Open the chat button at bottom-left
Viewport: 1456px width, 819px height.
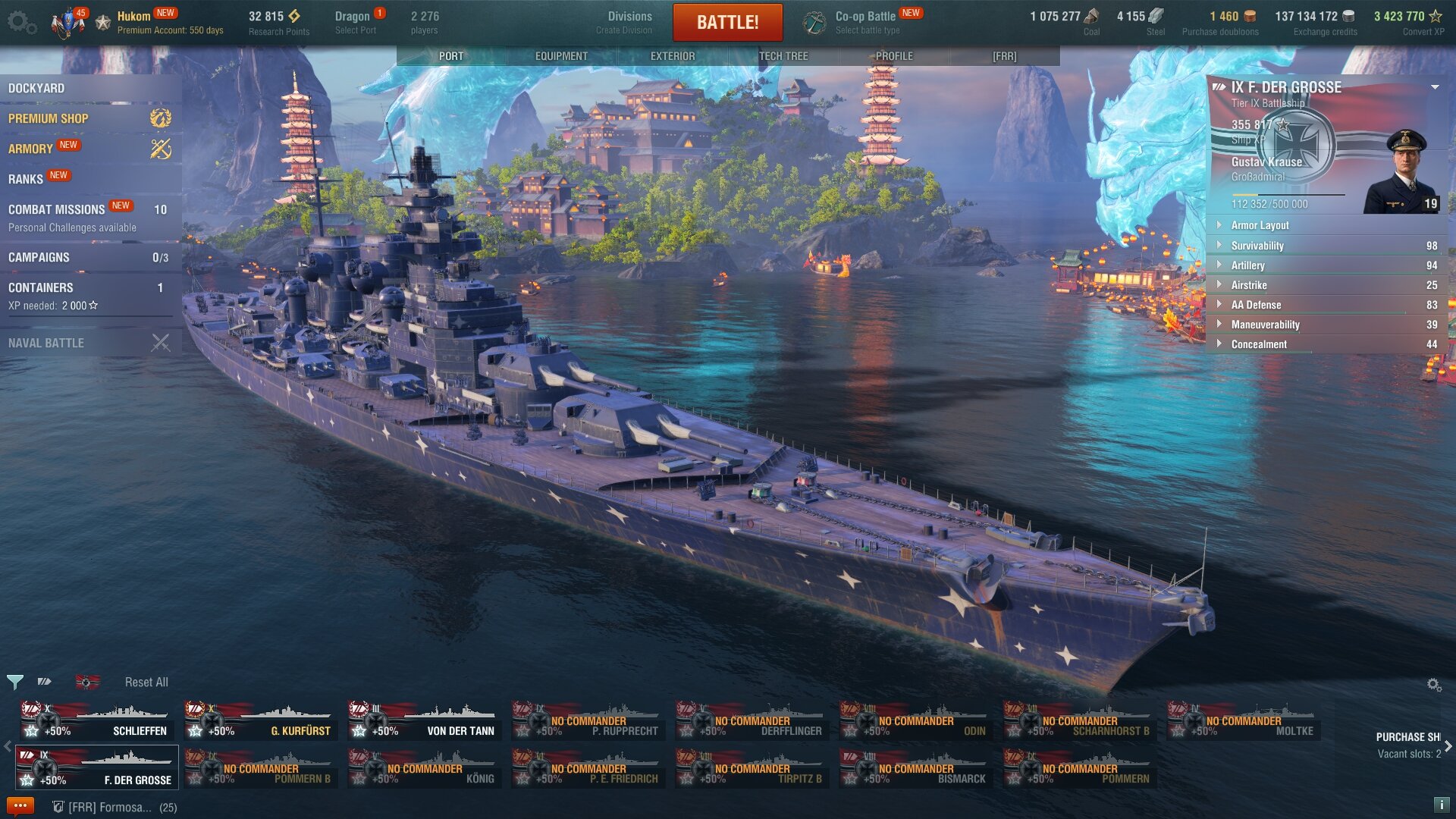pos(20,805)
